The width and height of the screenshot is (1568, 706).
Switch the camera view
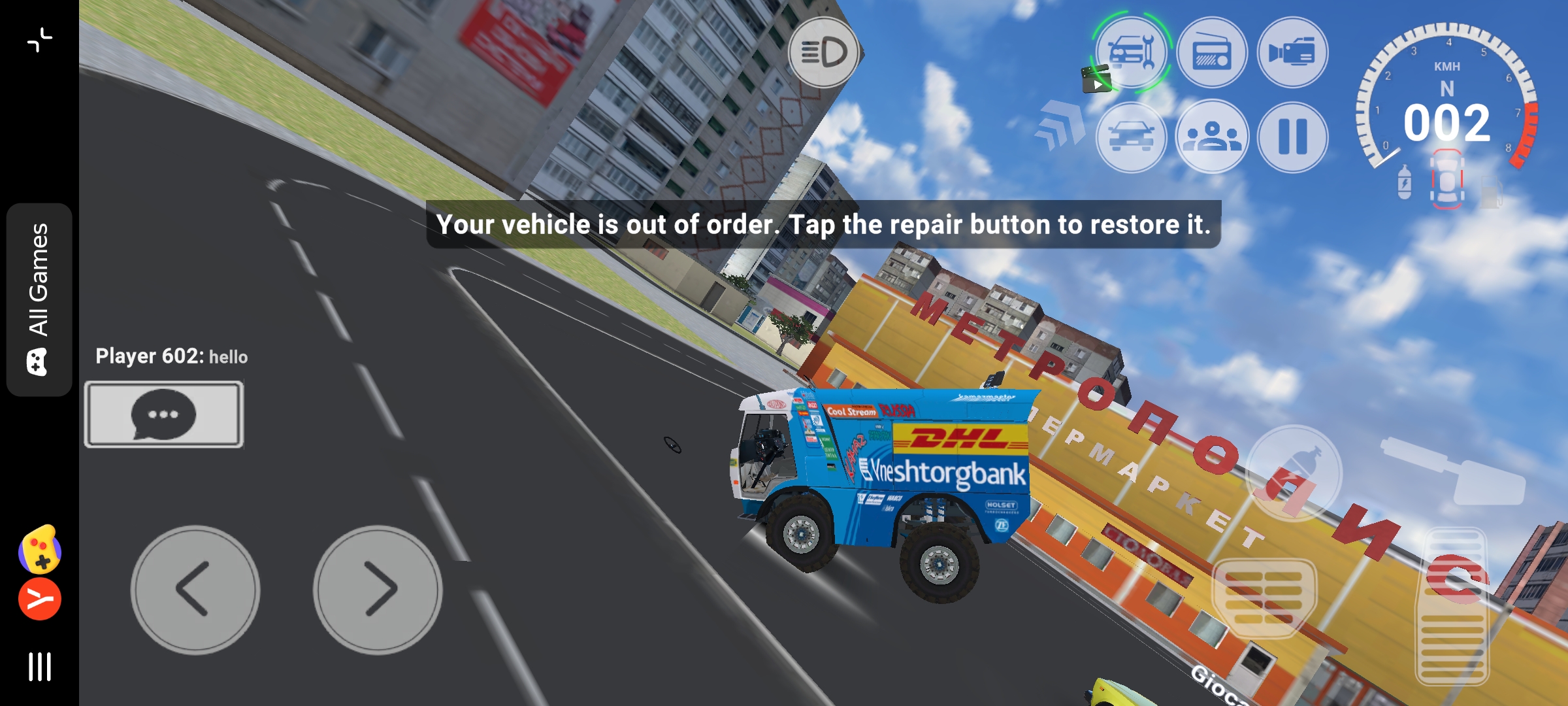tap(1292, 52)
